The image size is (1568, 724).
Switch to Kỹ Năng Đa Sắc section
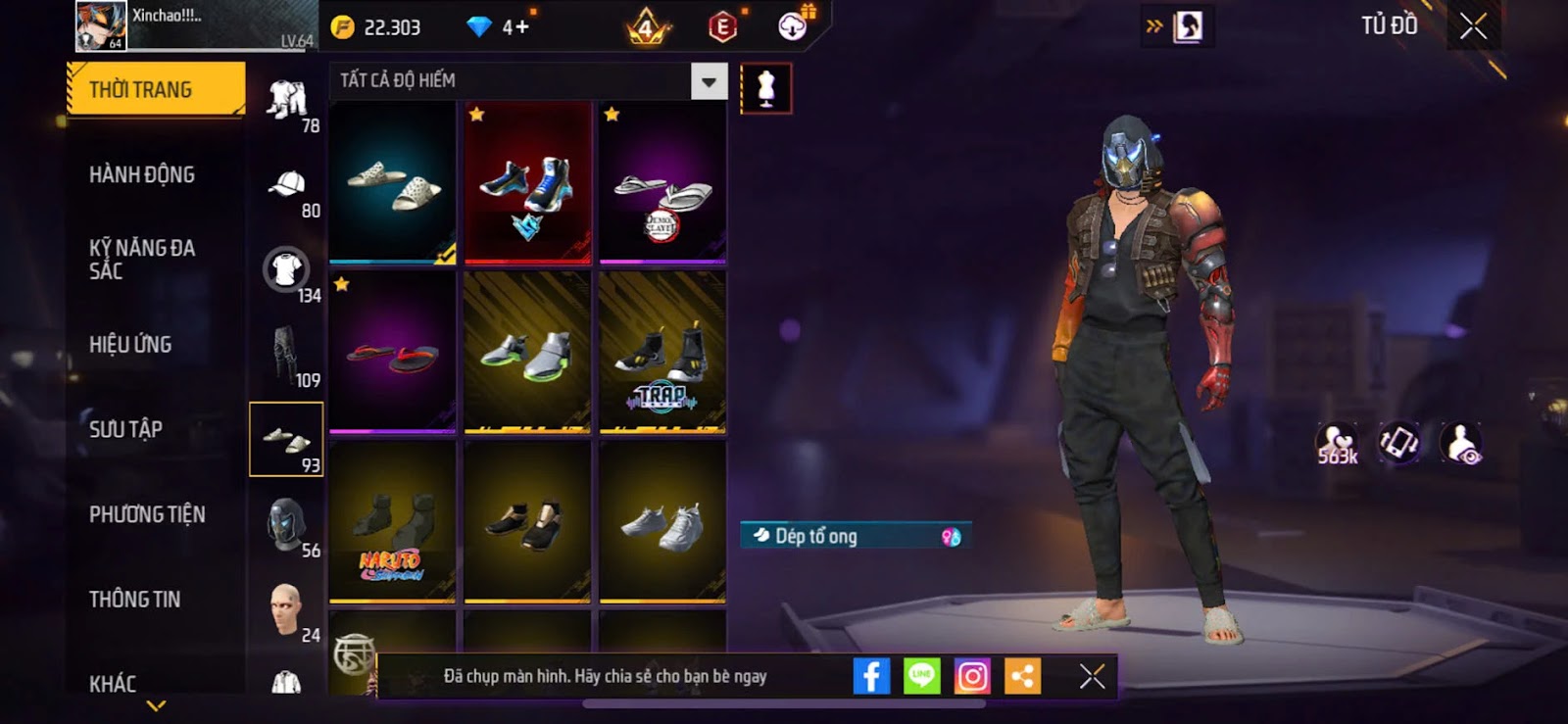(x=142, y=260)
